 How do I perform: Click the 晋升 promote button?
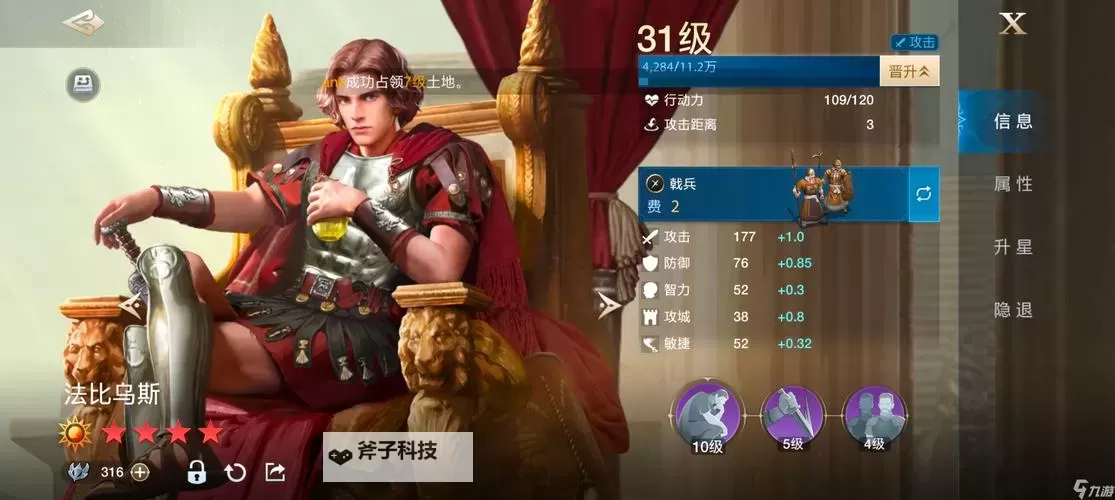(909, 71)
